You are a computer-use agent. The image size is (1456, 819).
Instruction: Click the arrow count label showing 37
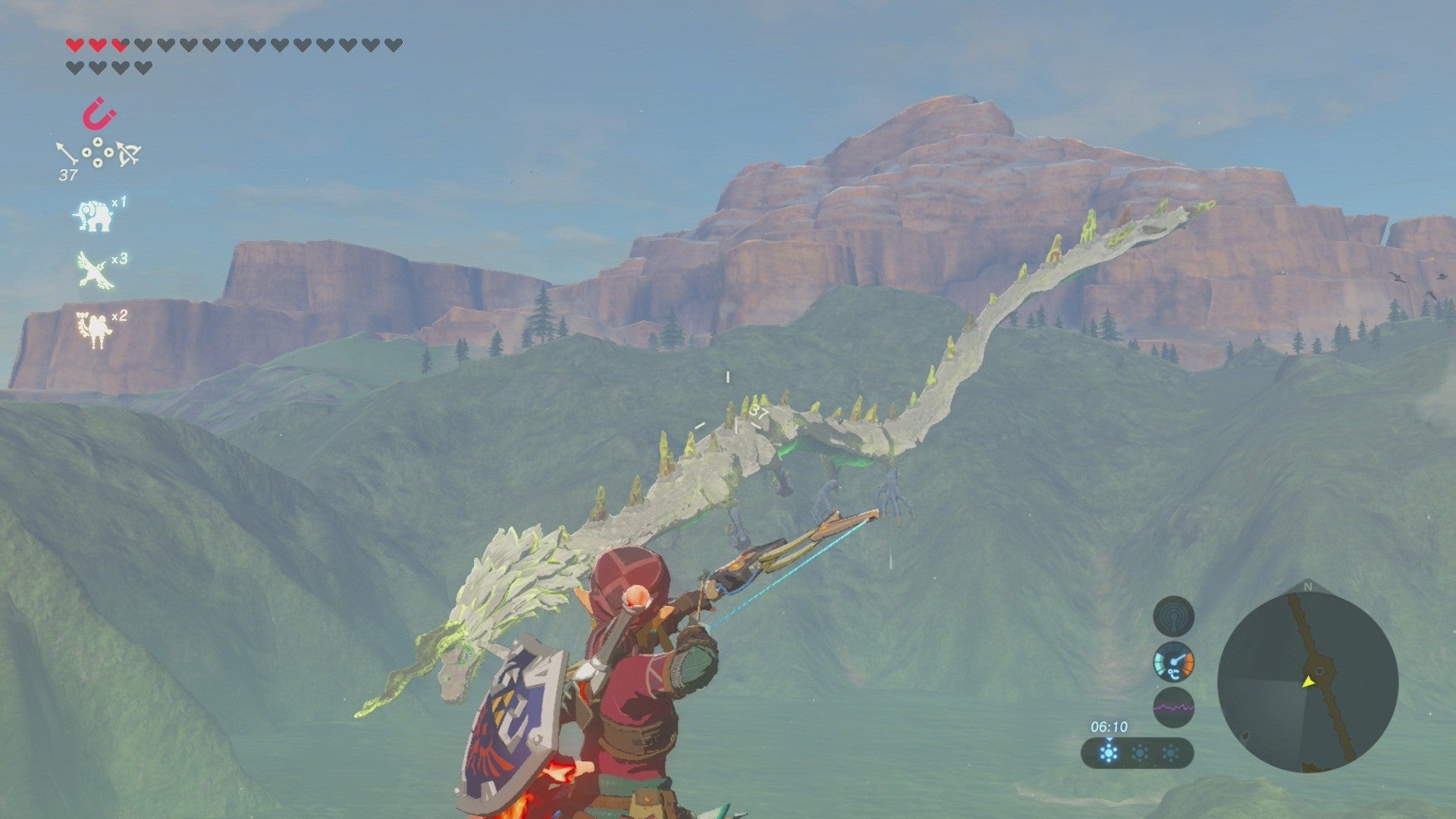pos(68,173)
